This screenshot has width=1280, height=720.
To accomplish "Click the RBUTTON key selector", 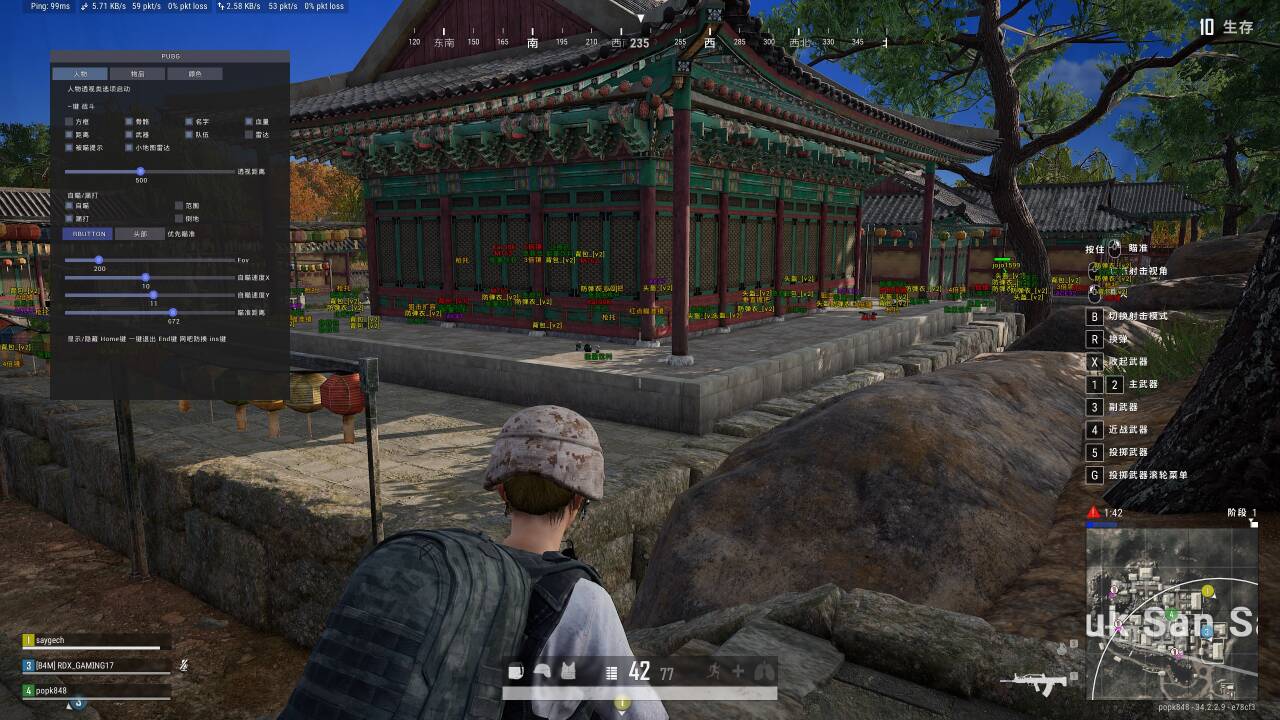I will [84, 234].
